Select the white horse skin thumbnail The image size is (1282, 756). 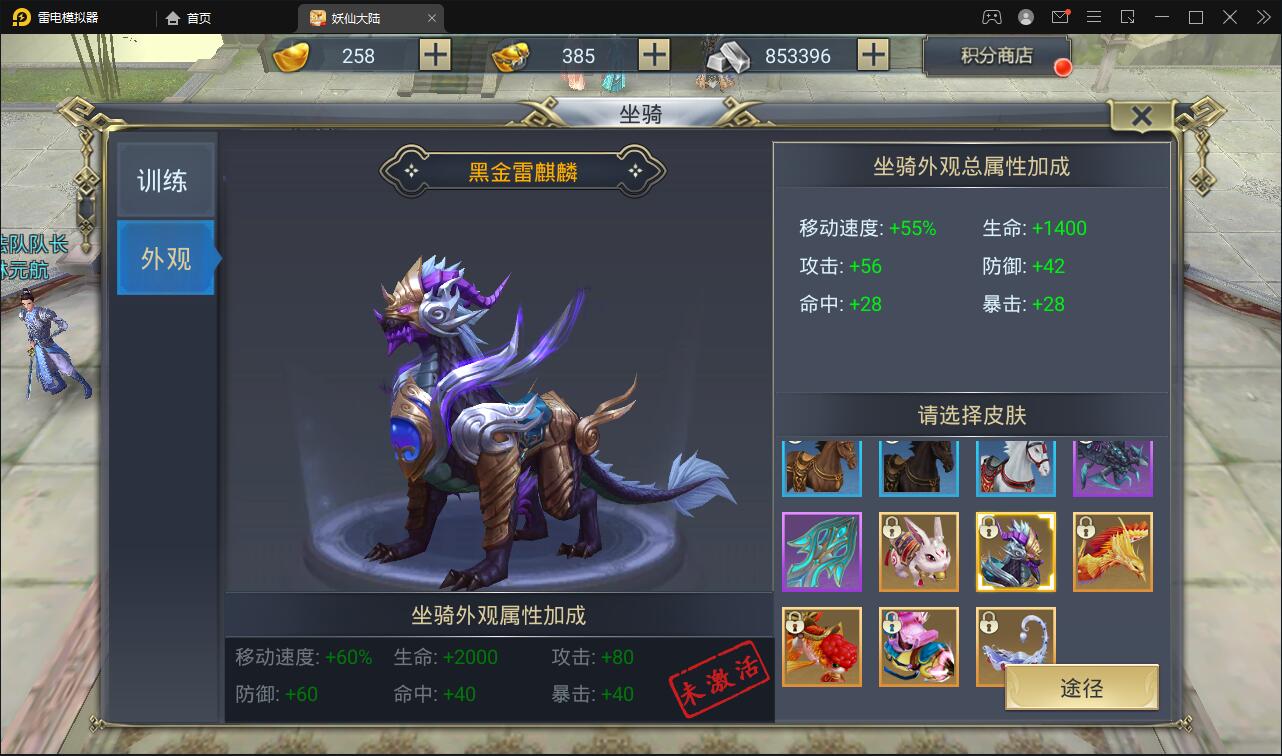coord(1016,468)
